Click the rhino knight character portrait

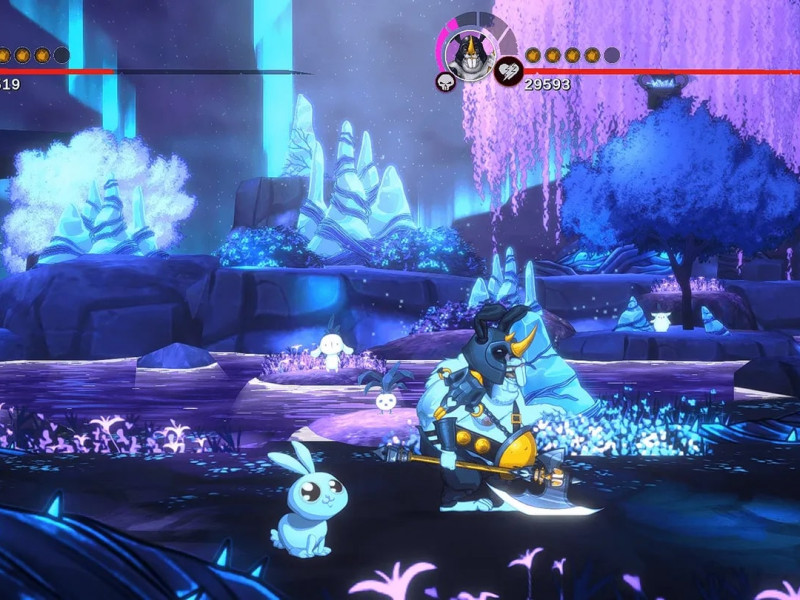[468, 51]
